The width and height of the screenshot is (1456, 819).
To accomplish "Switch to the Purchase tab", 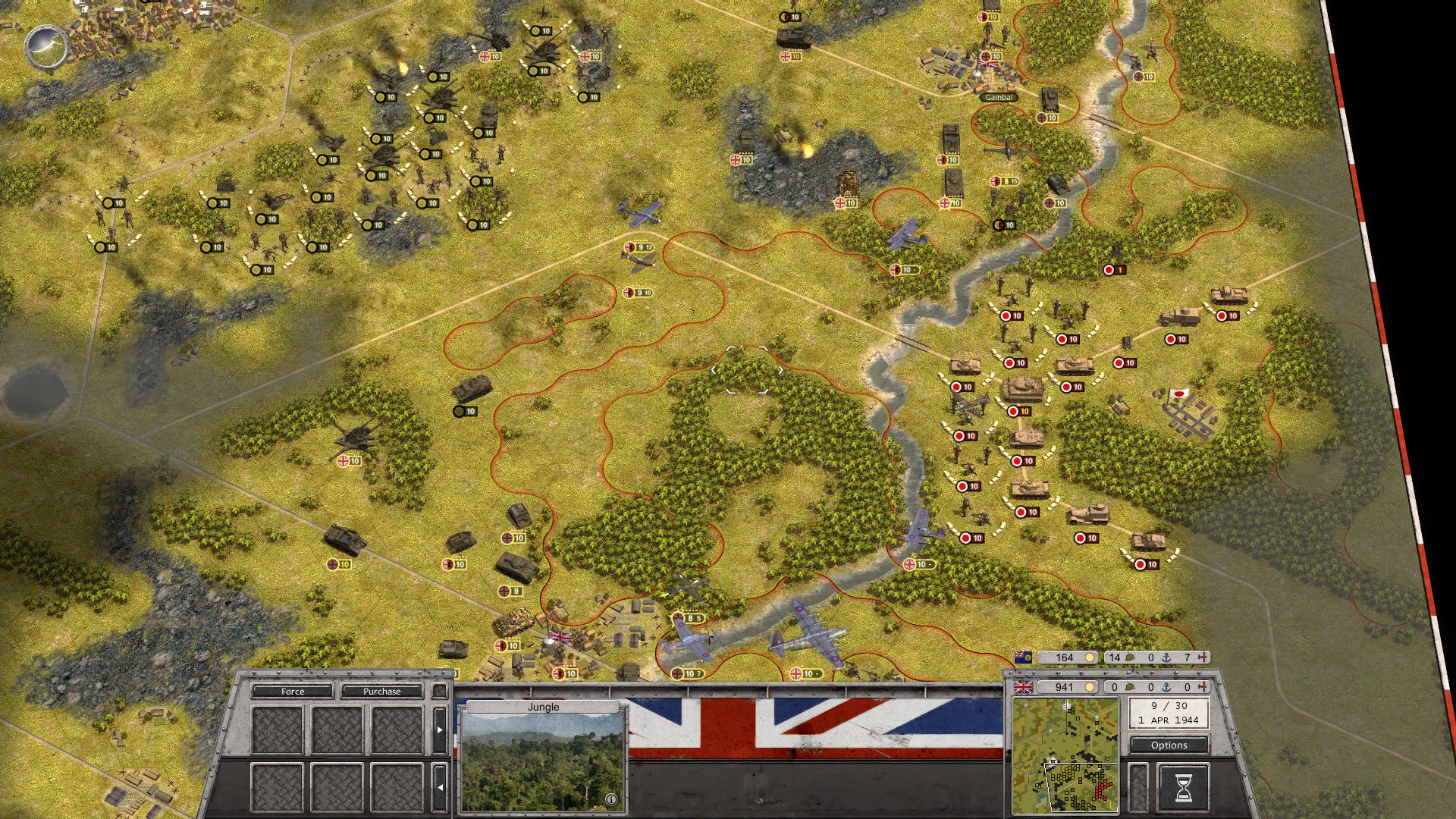I will click(381, 691).
